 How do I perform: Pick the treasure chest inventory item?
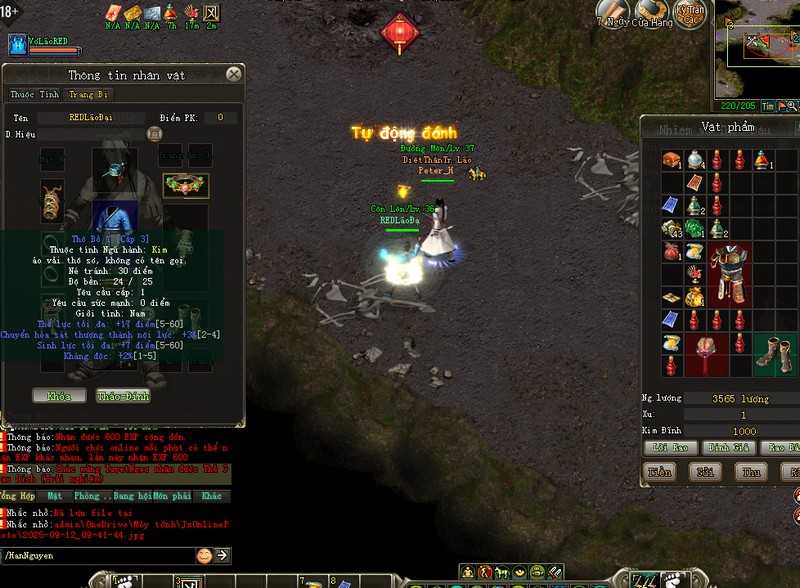point(671,161)
